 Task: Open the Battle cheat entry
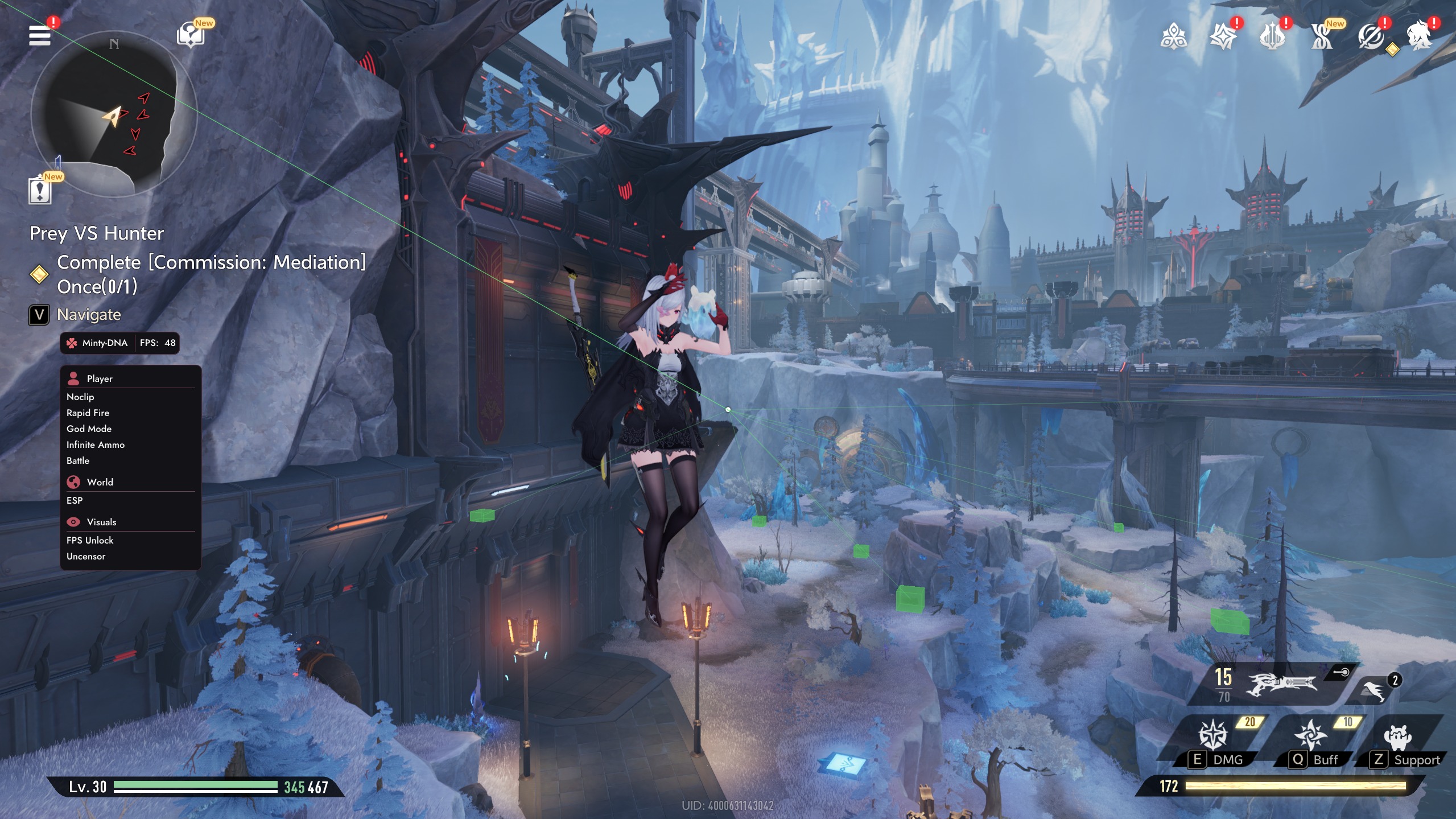[78, 460]
